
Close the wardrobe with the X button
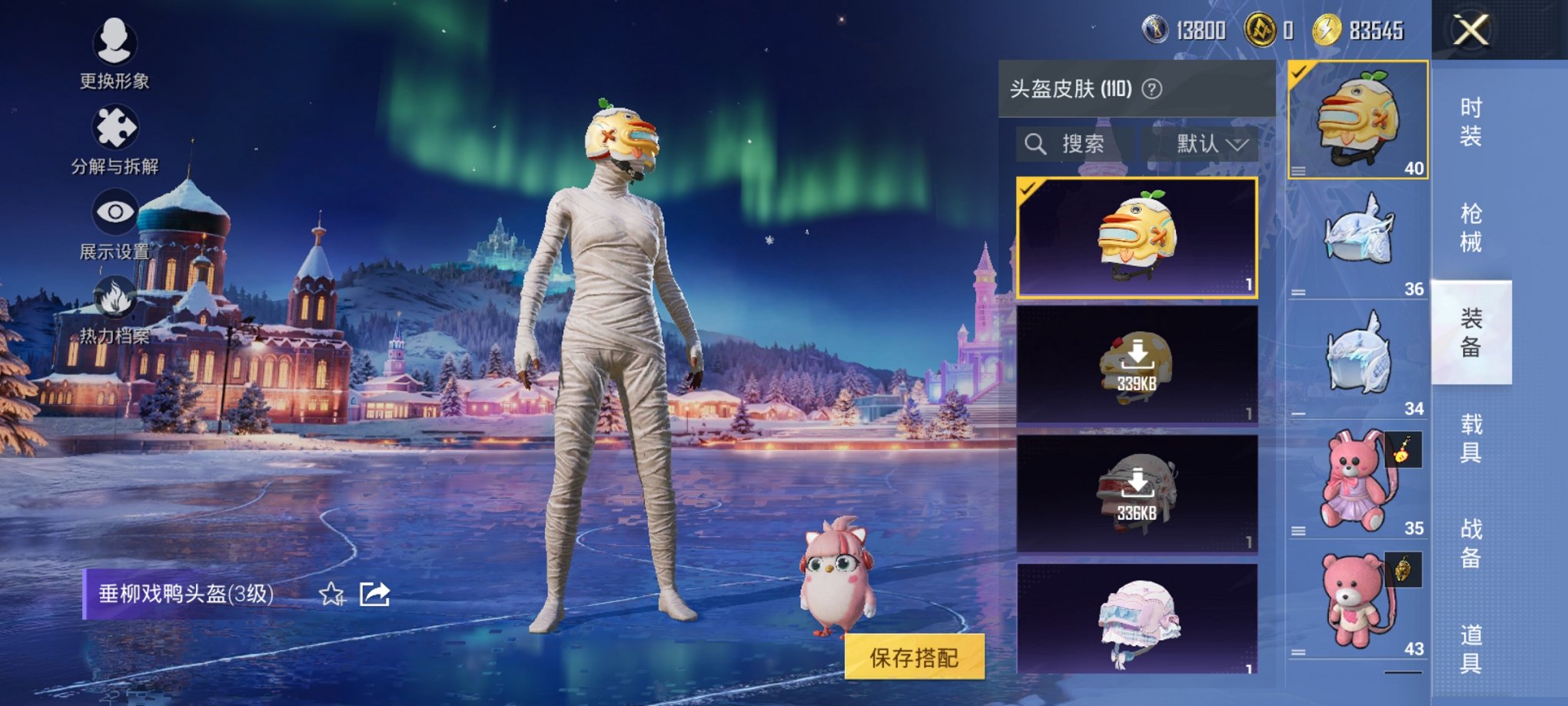click(x=1470, y=32)
